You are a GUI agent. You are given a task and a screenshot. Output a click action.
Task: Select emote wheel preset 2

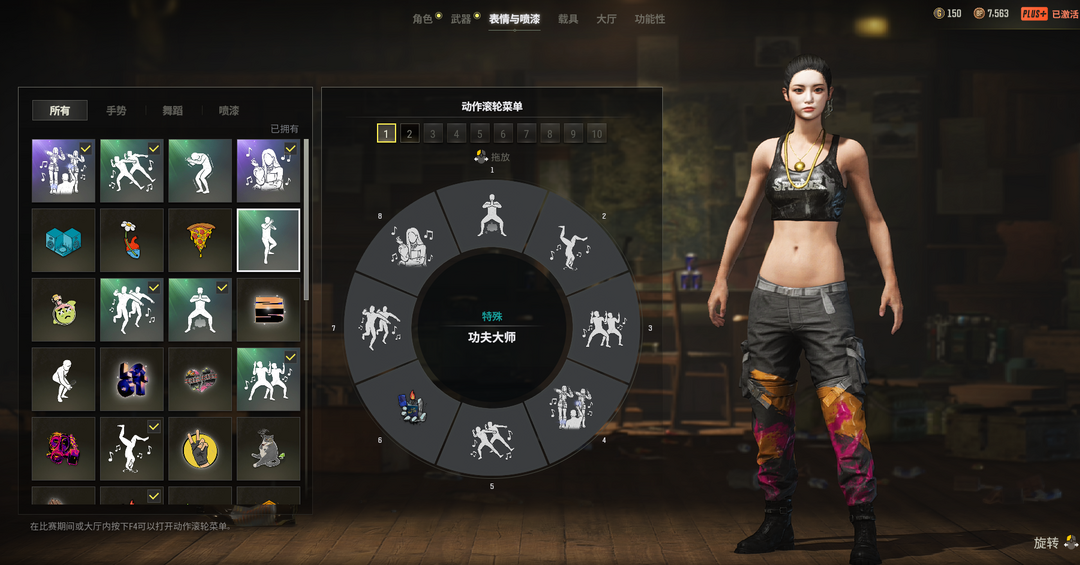[x=410, y=134]
